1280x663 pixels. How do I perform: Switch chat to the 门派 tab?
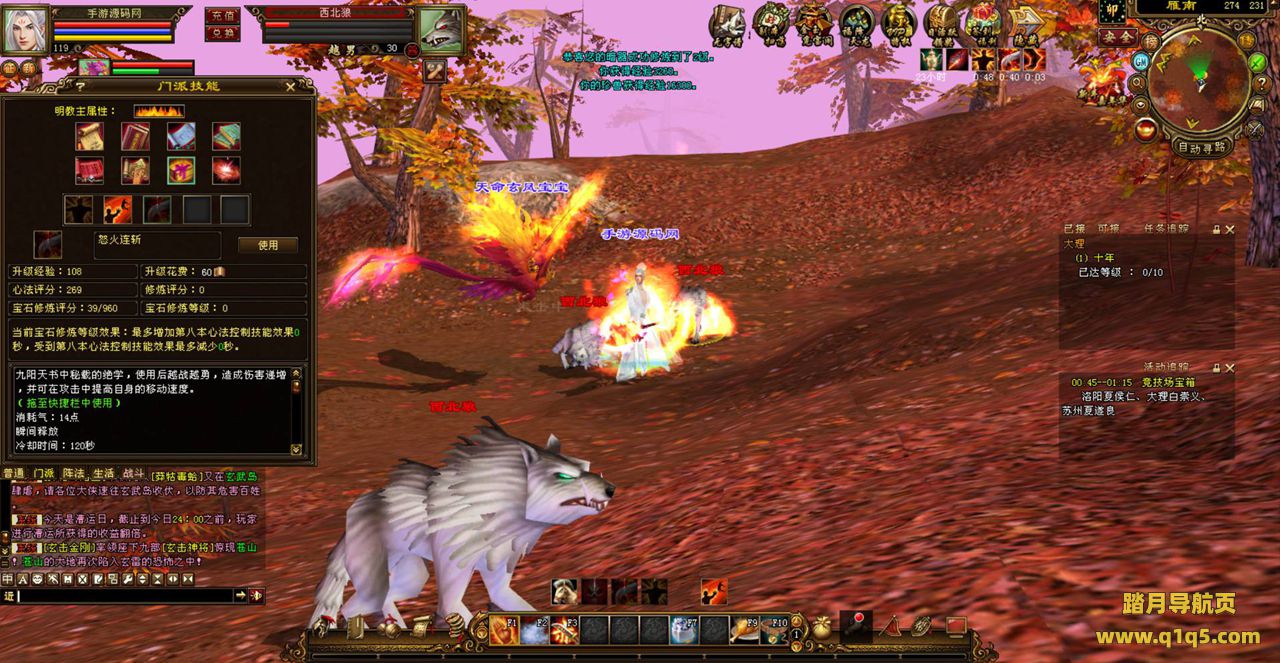coord(43,473)
